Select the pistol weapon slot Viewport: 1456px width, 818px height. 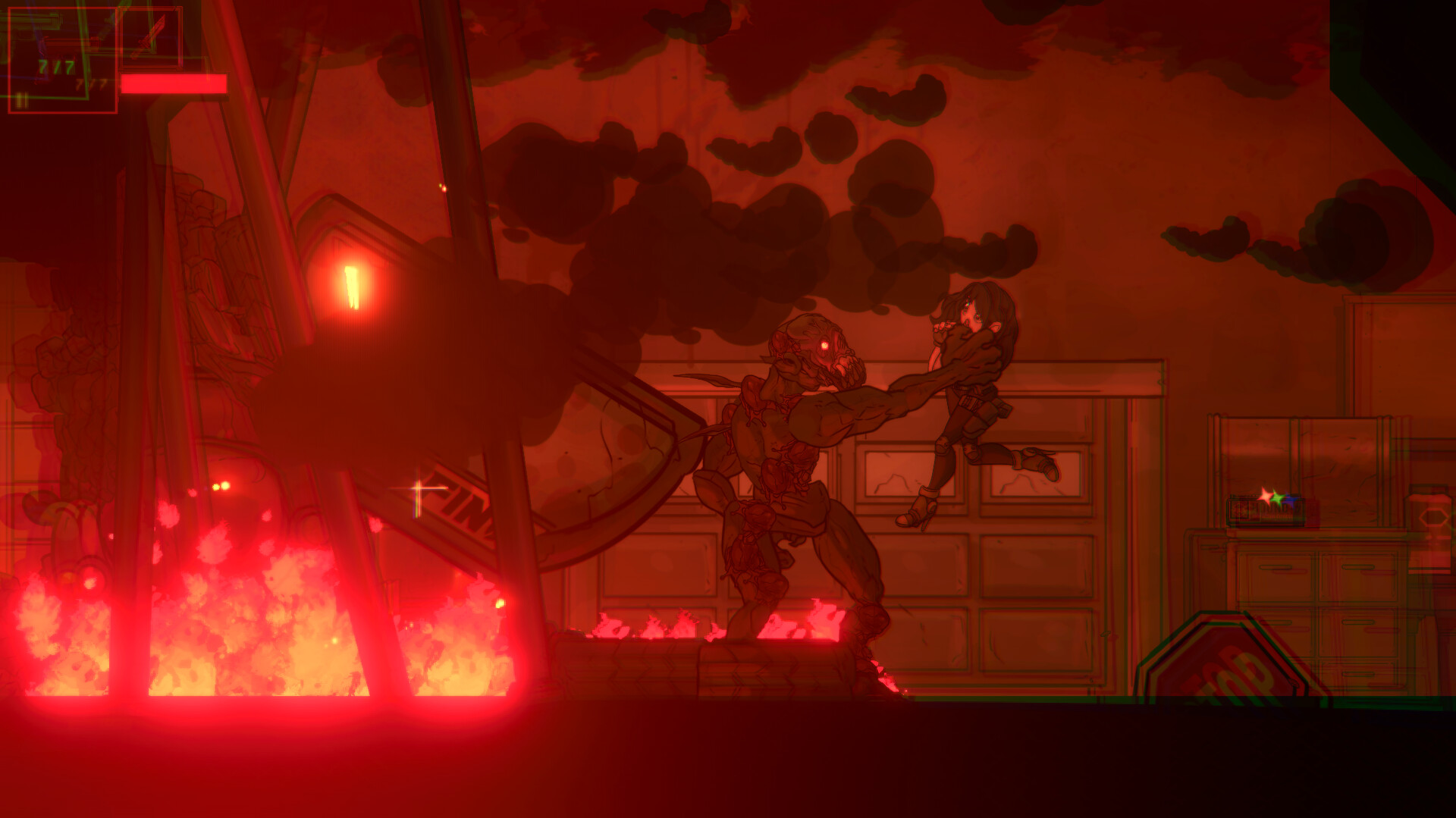61,59
